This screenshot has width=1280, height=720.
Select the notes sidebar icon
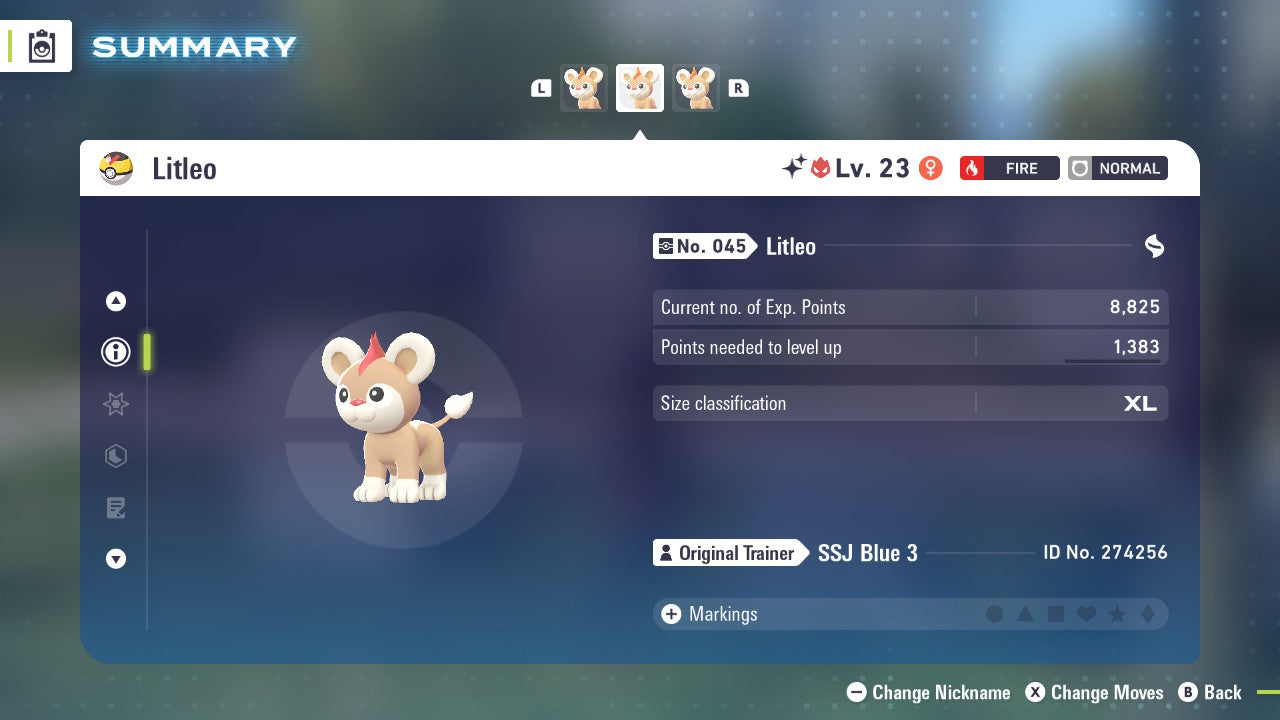pos(116,508)
